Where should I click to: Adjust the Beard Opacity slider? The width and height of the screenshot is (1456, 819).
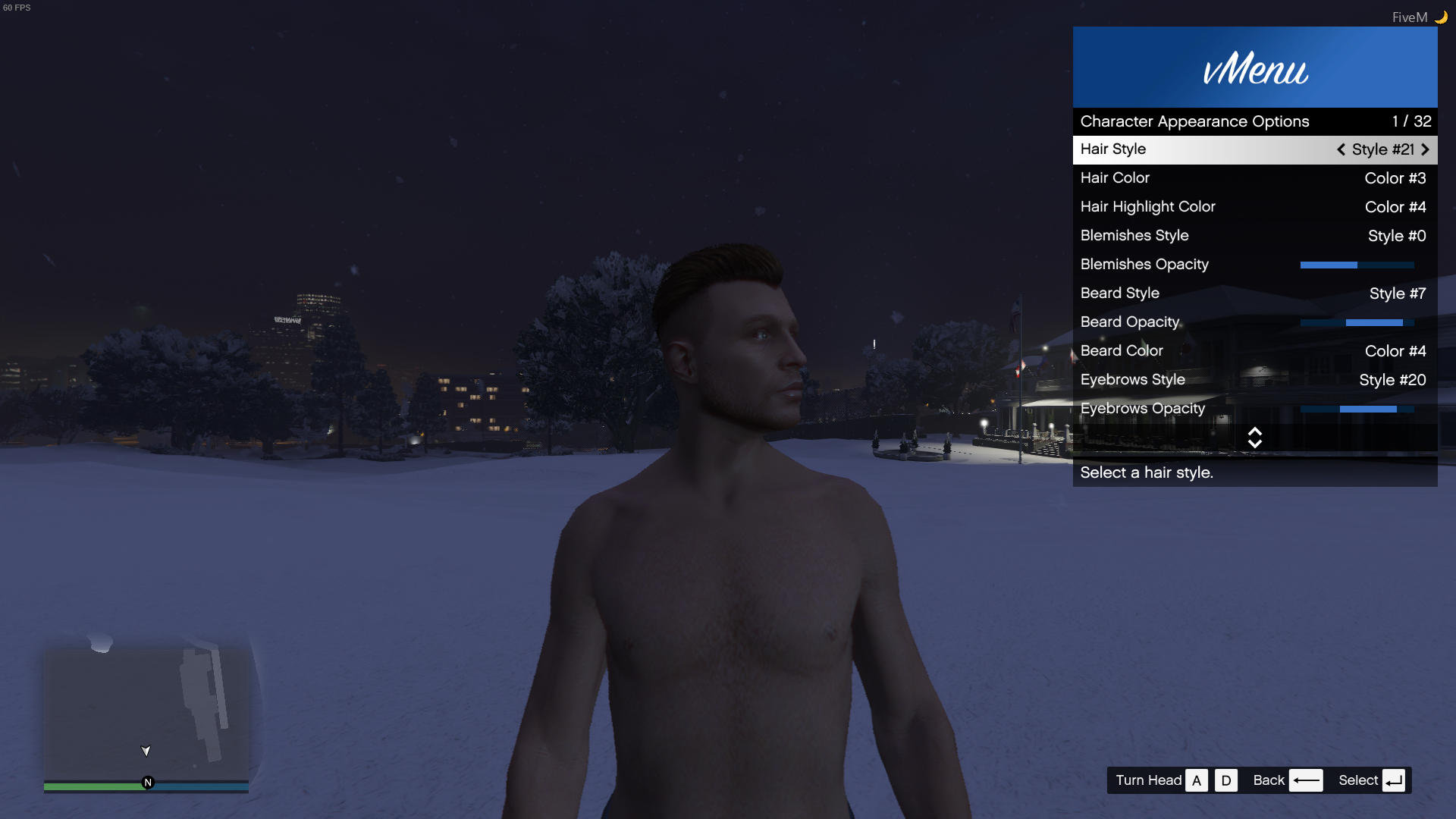(x=1357, y=322)
